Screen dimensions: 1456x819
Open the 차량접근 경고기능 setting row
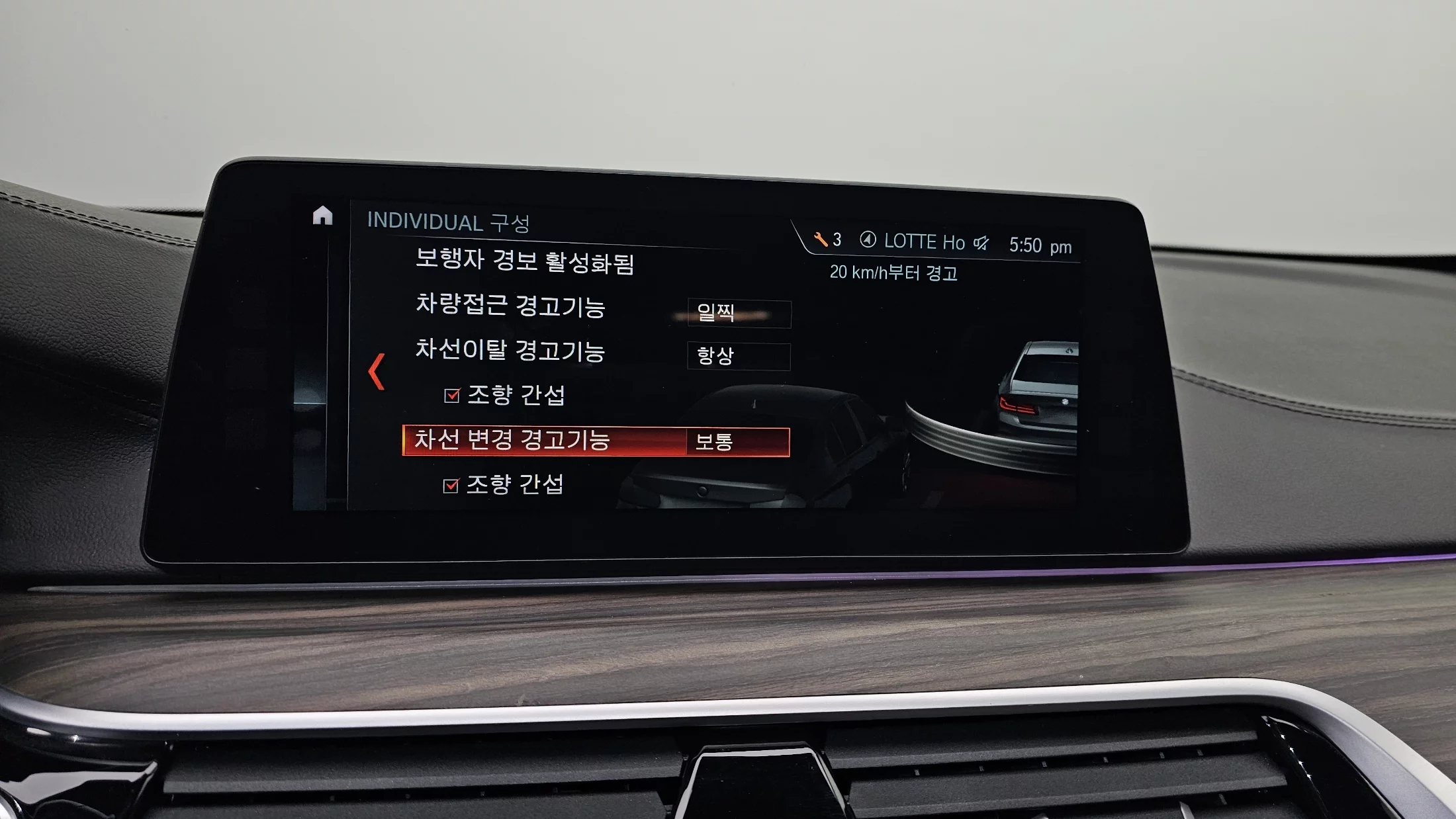tap(510, 306)
